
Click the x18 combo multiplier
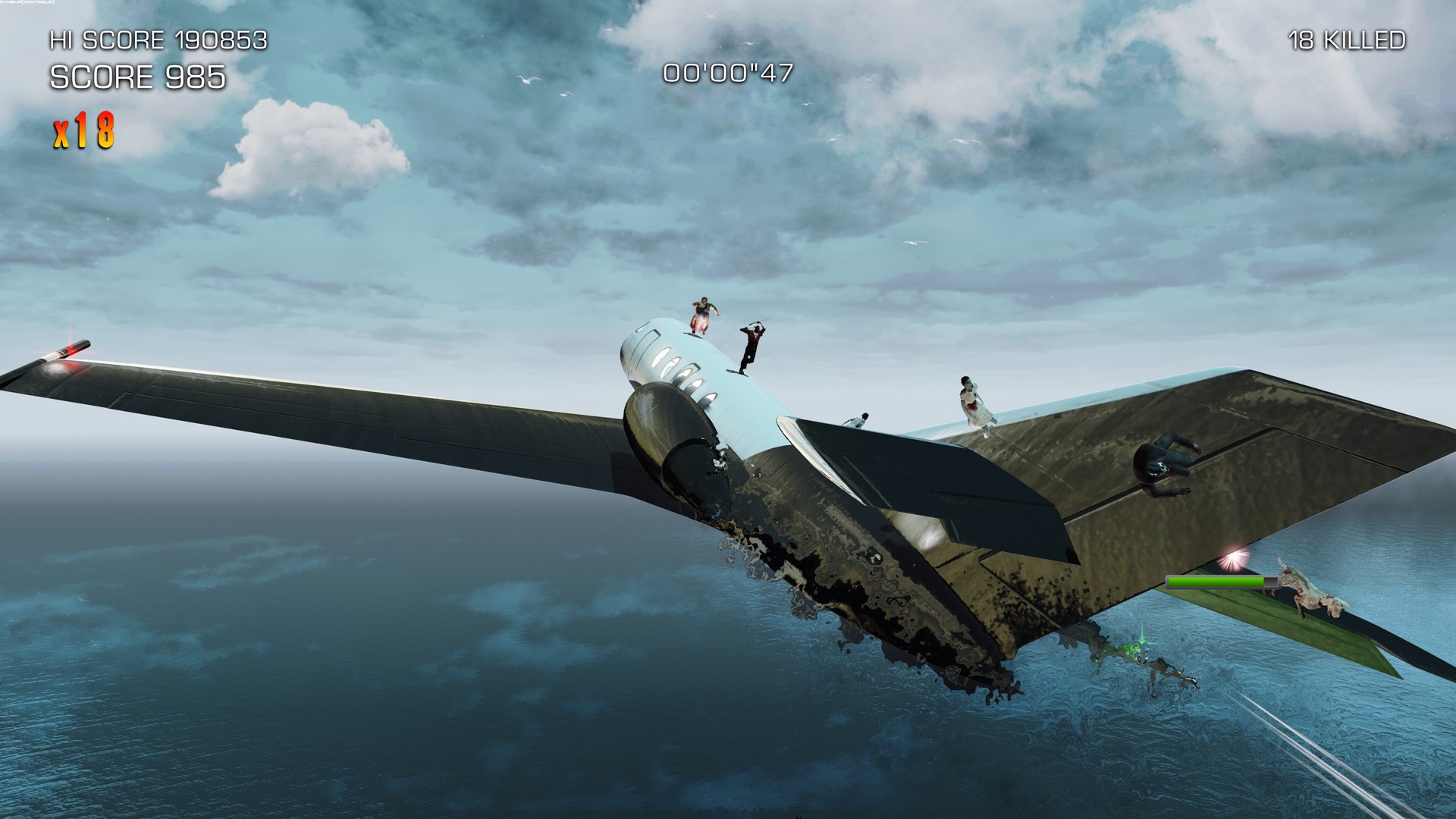point(83,130)
